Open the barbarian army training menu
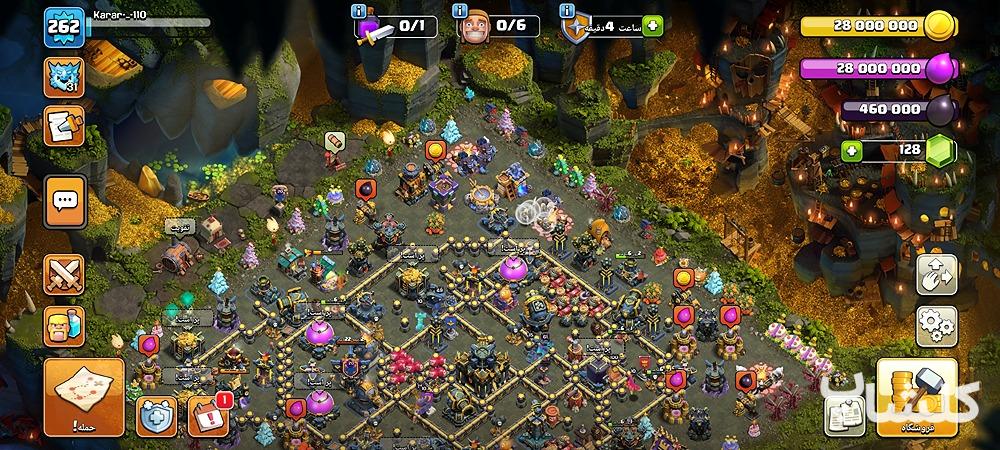The width and height of the screenshot is (1000, 450). tap(64, 327)
